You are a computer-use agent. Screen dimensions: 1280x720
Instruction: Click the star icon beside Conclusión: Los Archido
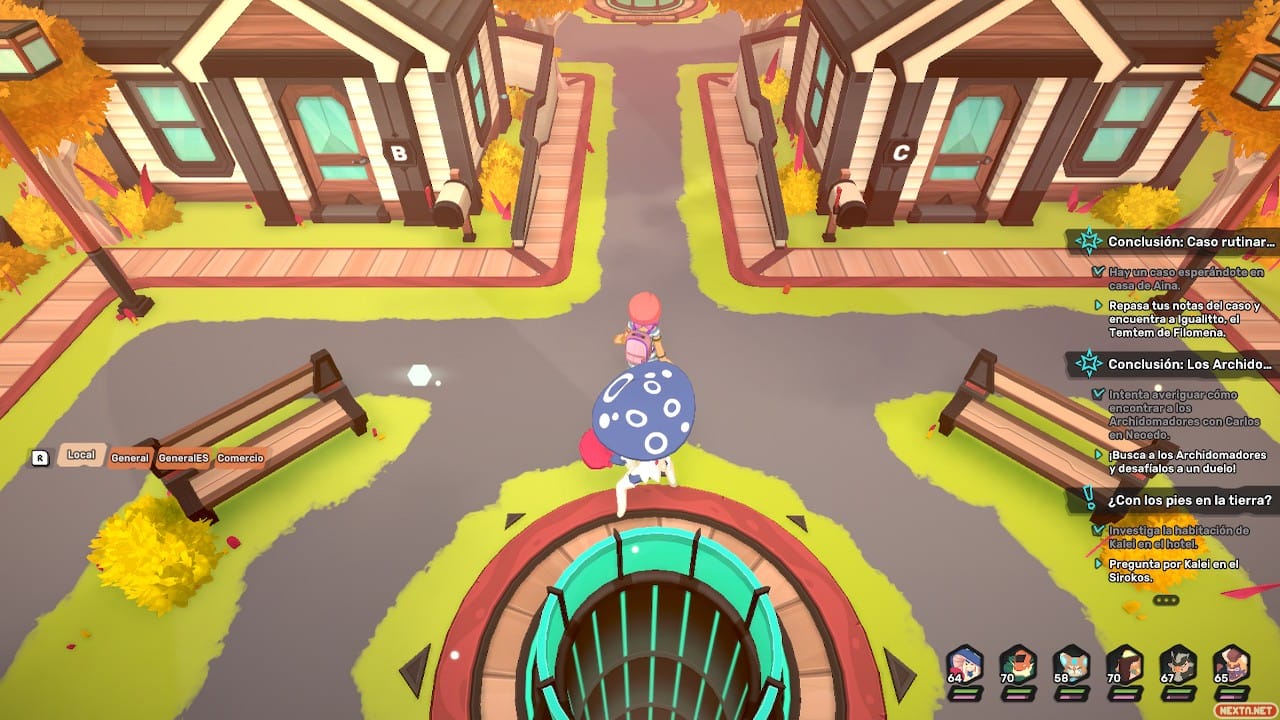1089,364
